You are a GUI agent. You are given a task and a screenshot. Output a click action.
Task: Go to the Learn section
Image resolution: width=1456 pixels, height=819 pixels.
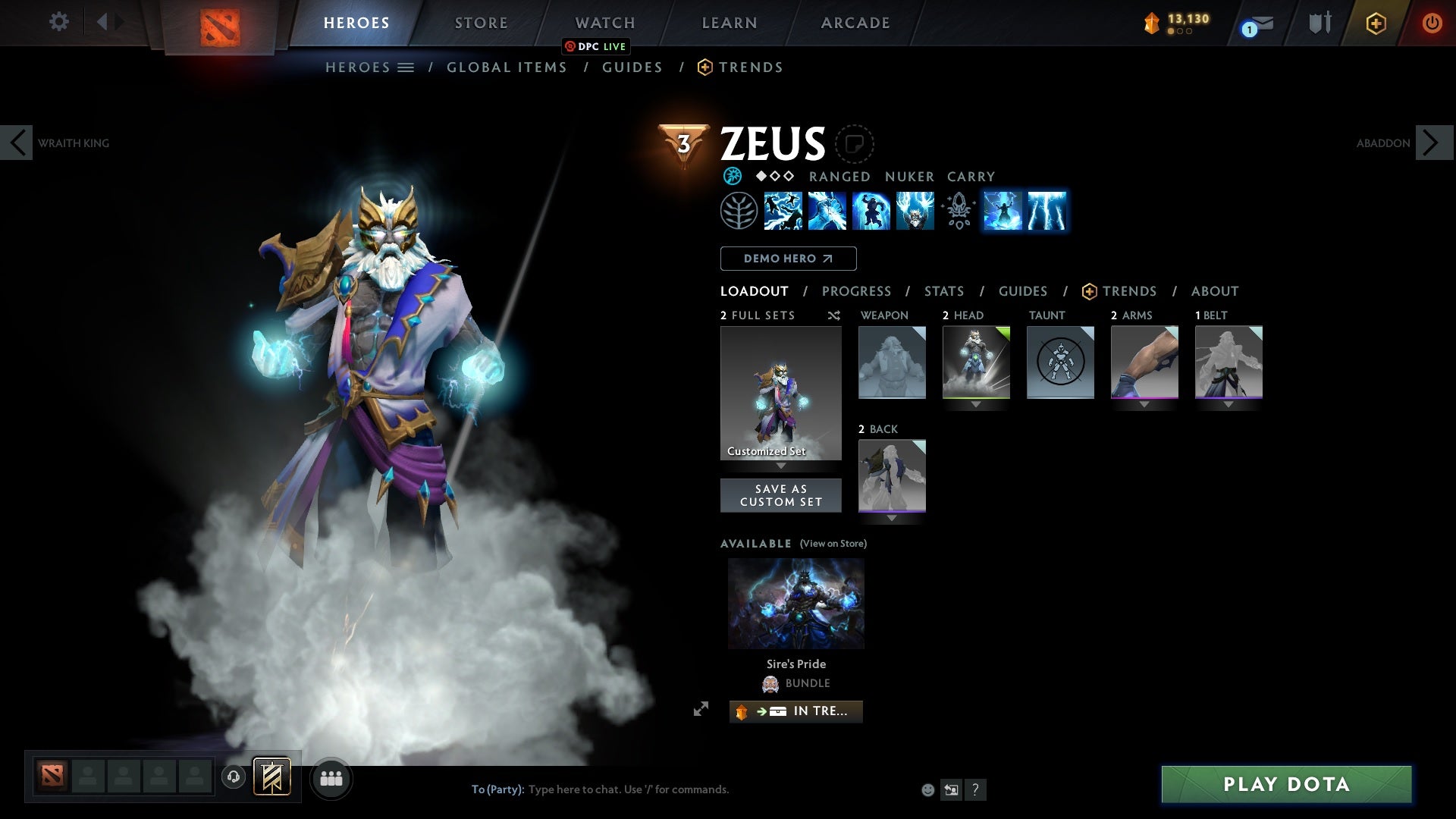click(729, 23)
